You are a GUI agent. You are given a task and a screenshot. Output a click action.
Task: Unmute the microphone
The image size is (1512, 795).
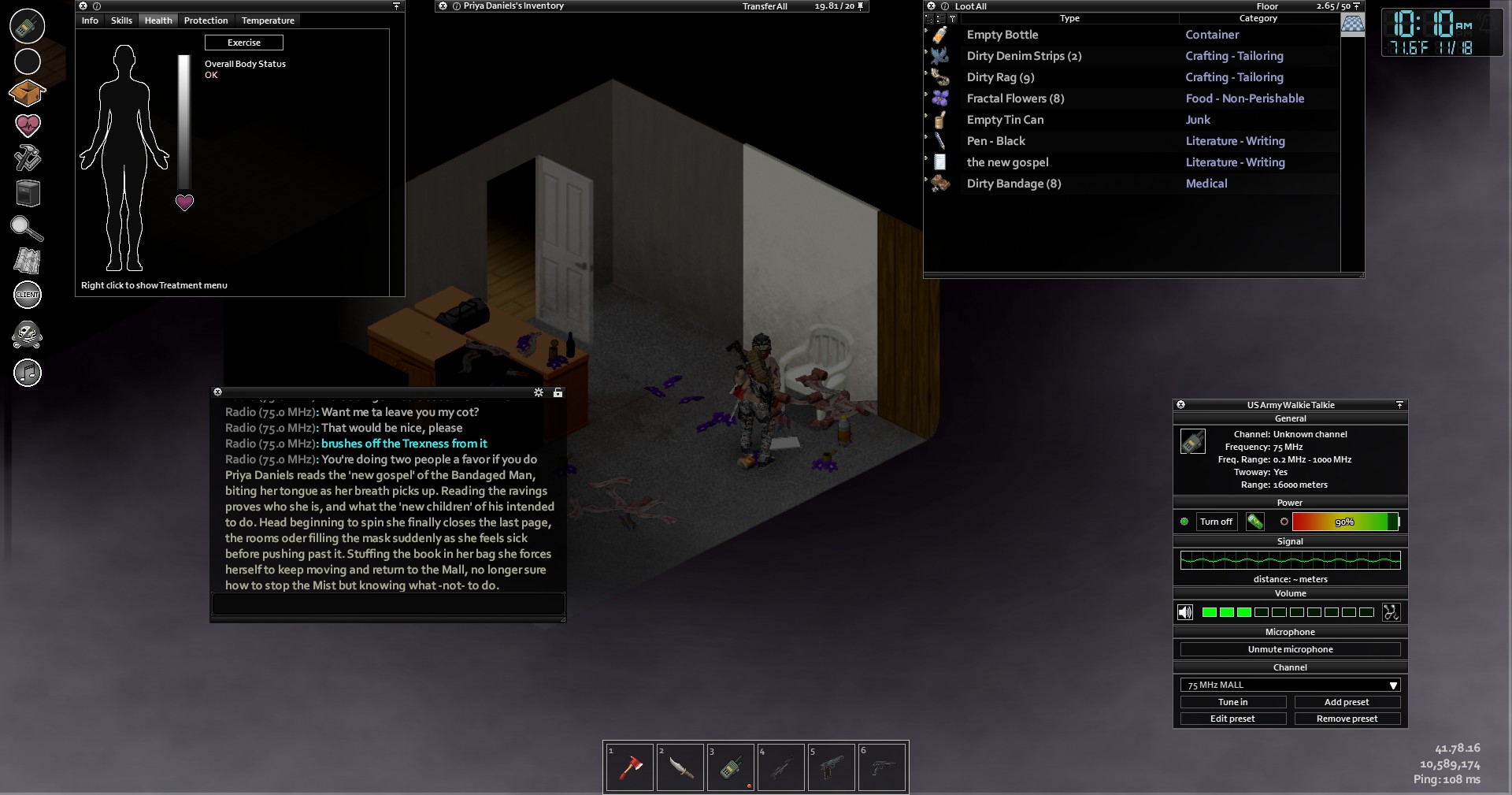(x=1290, y=649)
